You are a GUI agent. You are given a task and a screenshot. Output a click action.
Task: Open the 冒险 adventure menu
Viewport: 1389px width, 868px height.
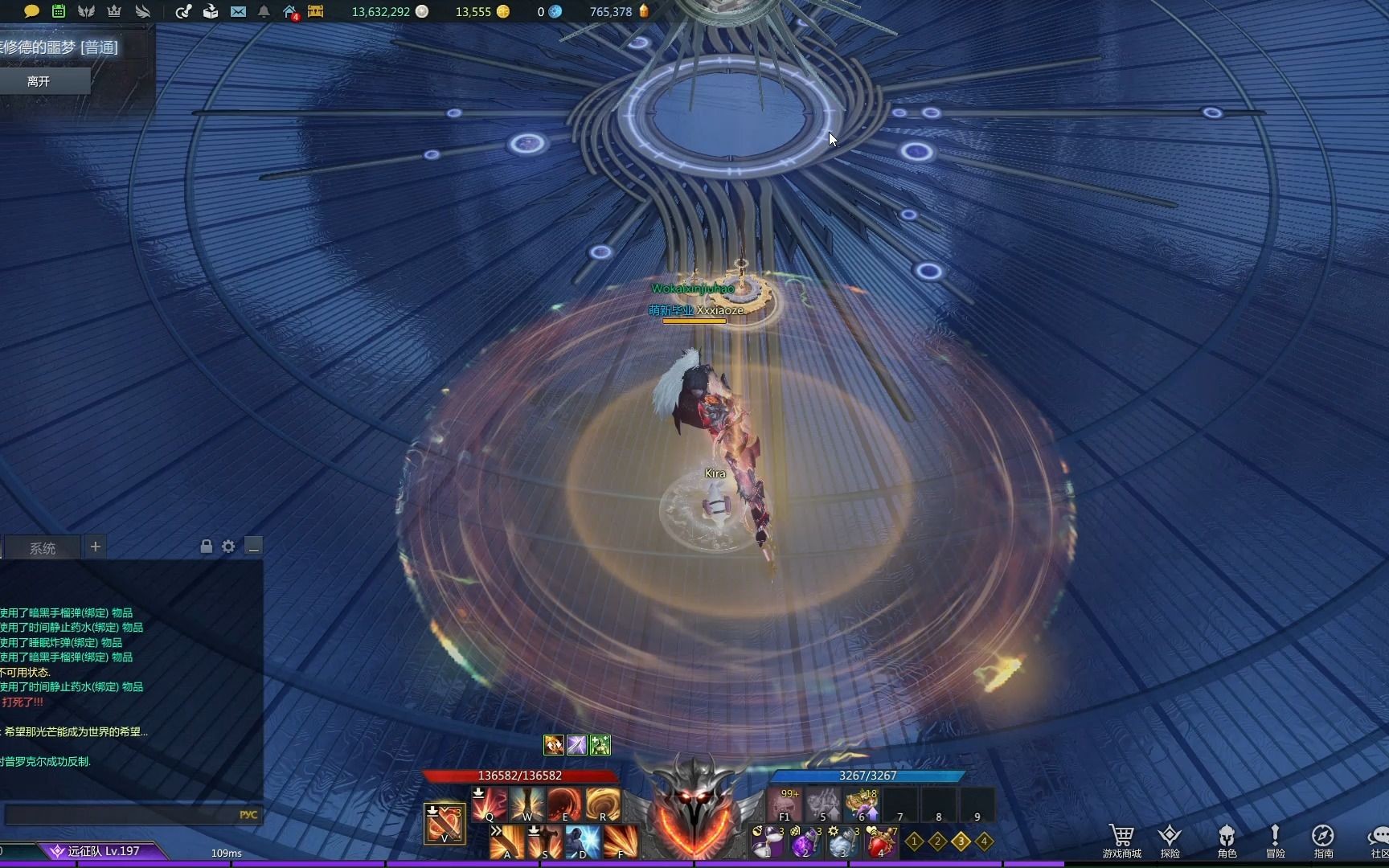pos(1275,841)
